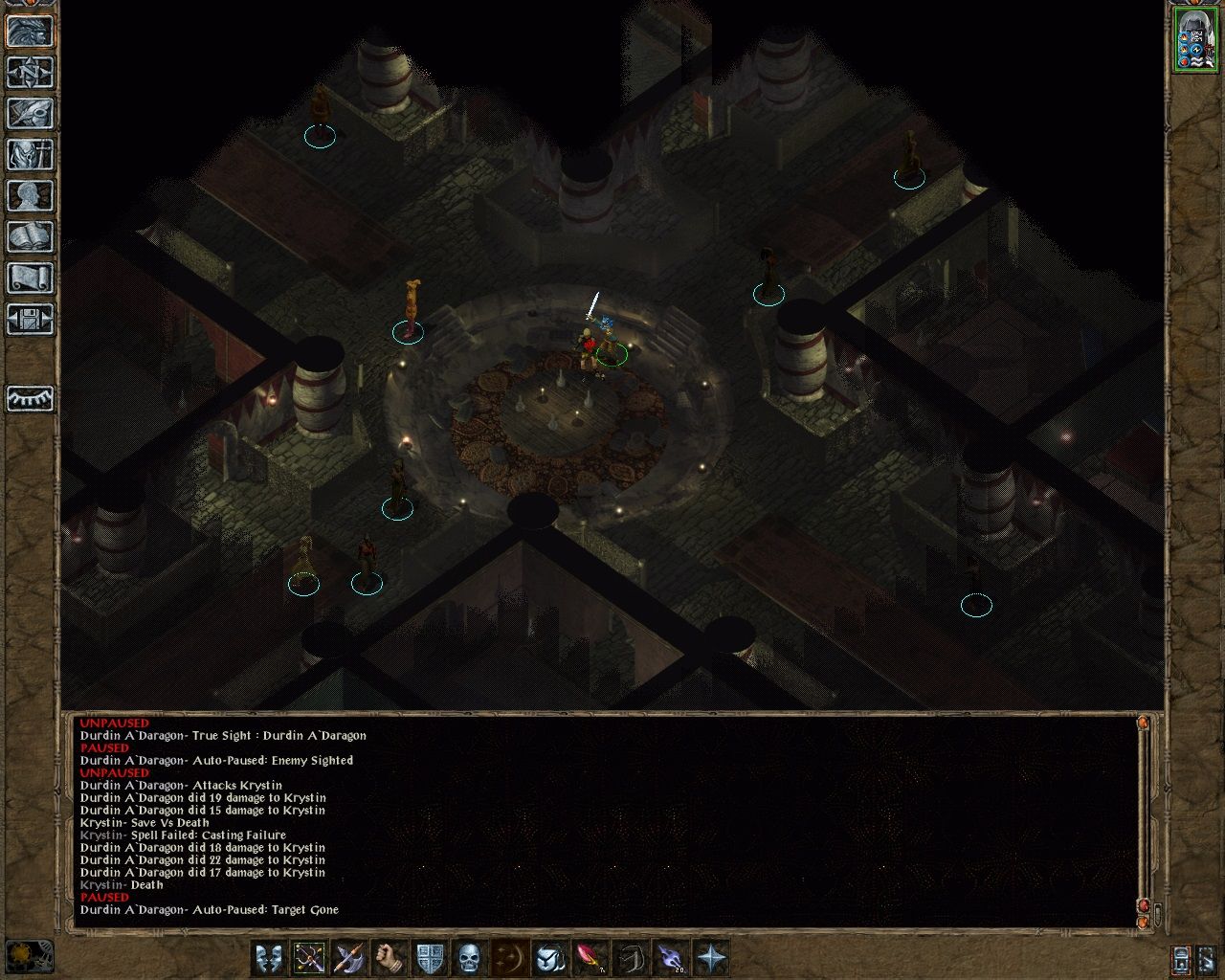Open the journal with quill icon
This screenshot has height=980, width=1225.
coord(30,114)
